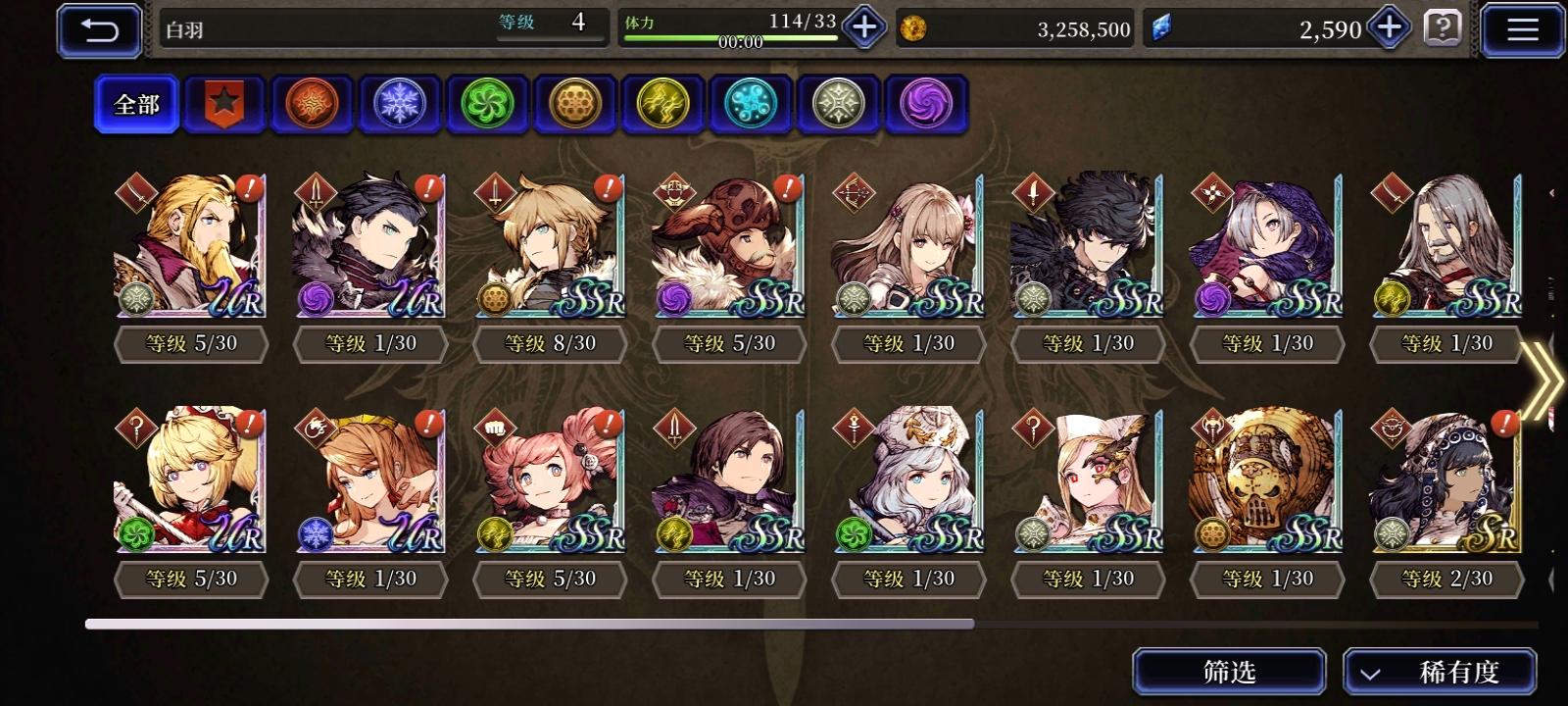The width and height of the screenshot is (1568, 706).
Task: Open the hamburger menu
Action: point(1521,28)
